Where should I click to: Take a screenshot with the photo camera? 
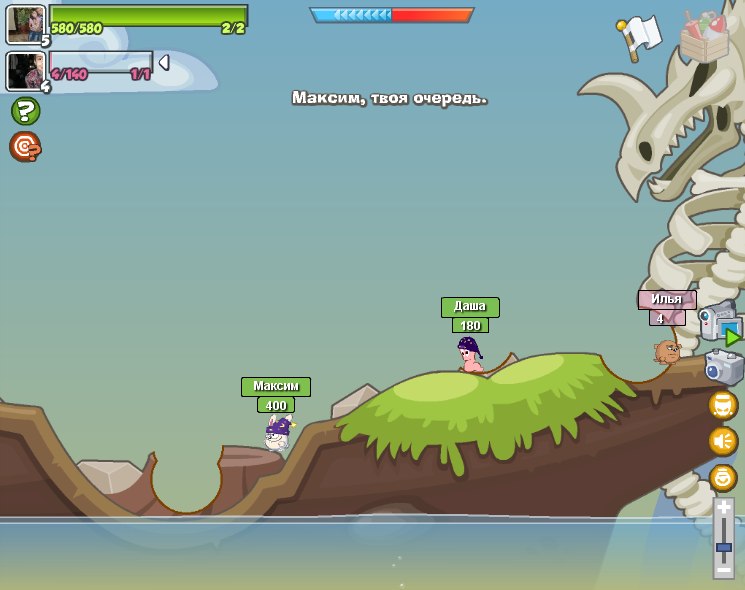[x=724, y=367]
